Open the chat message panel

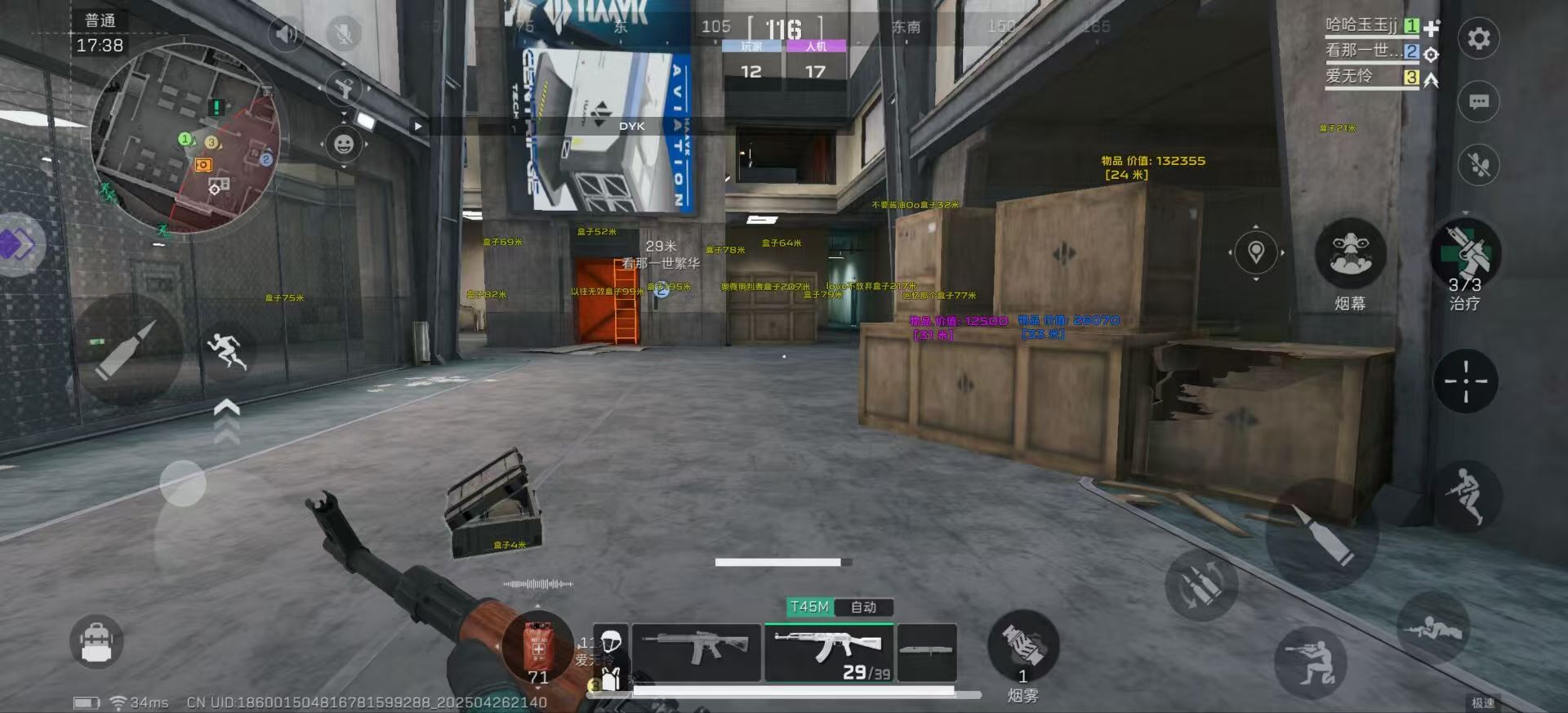click(1478, 102)
